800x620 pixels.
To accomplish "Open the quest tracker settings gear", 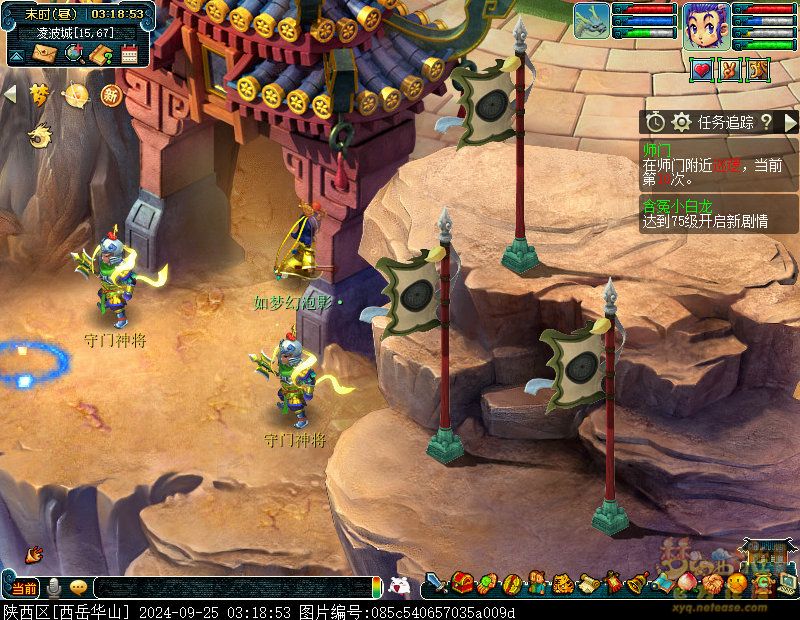I will click(682, 122).
